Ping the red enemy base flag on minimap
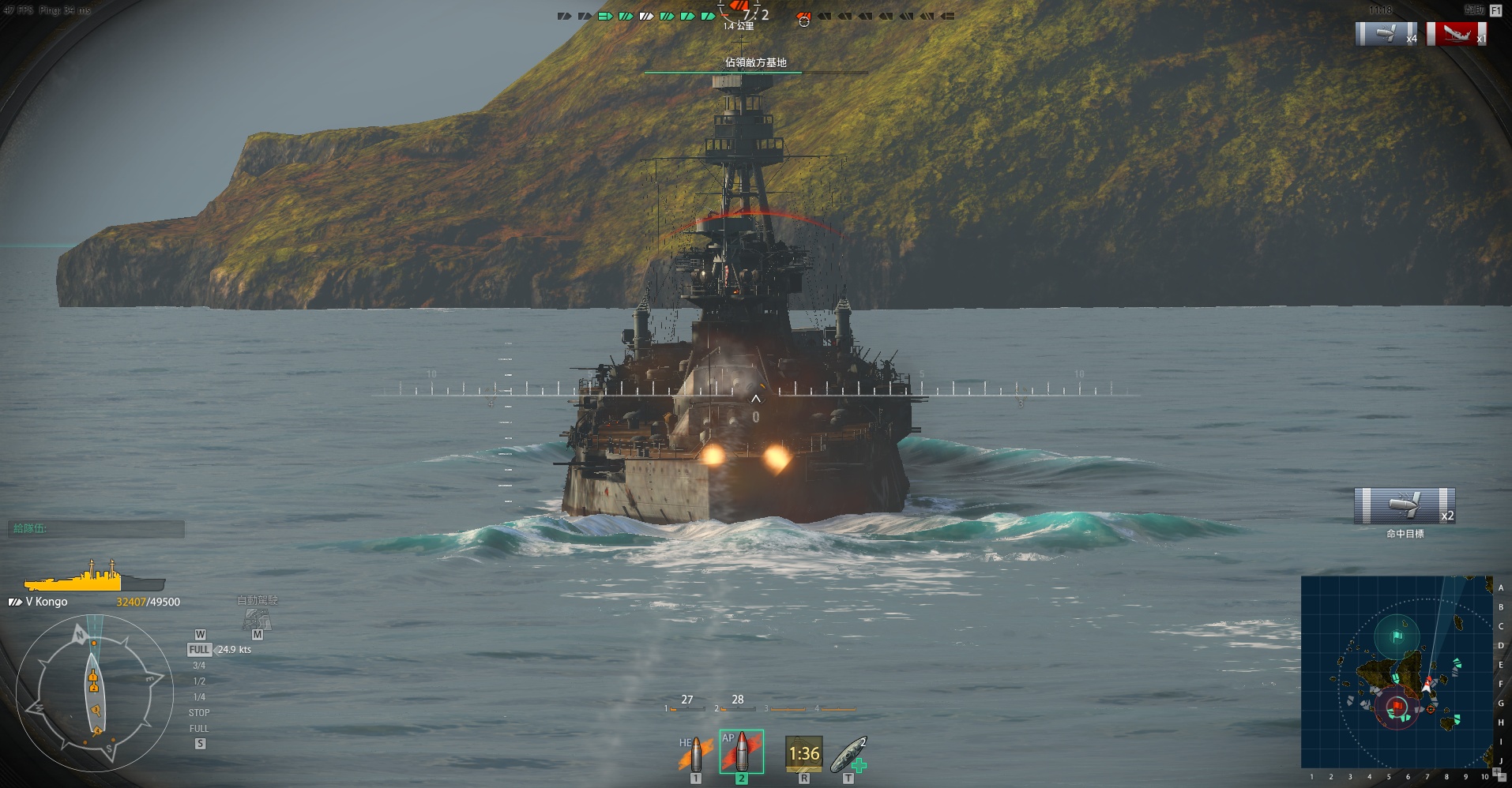This screenshot has width=1512, height=788. (1397, 705)
